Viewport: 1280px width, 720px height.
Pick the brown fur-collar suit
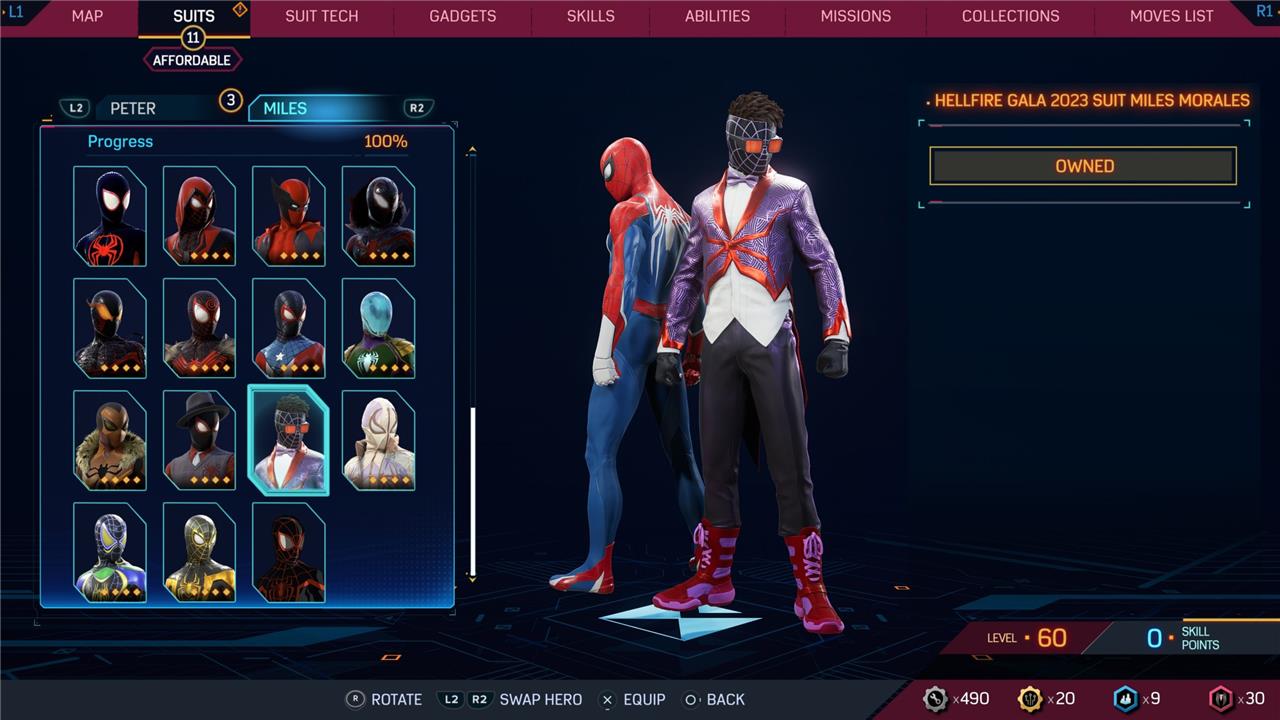coord(110,440)
